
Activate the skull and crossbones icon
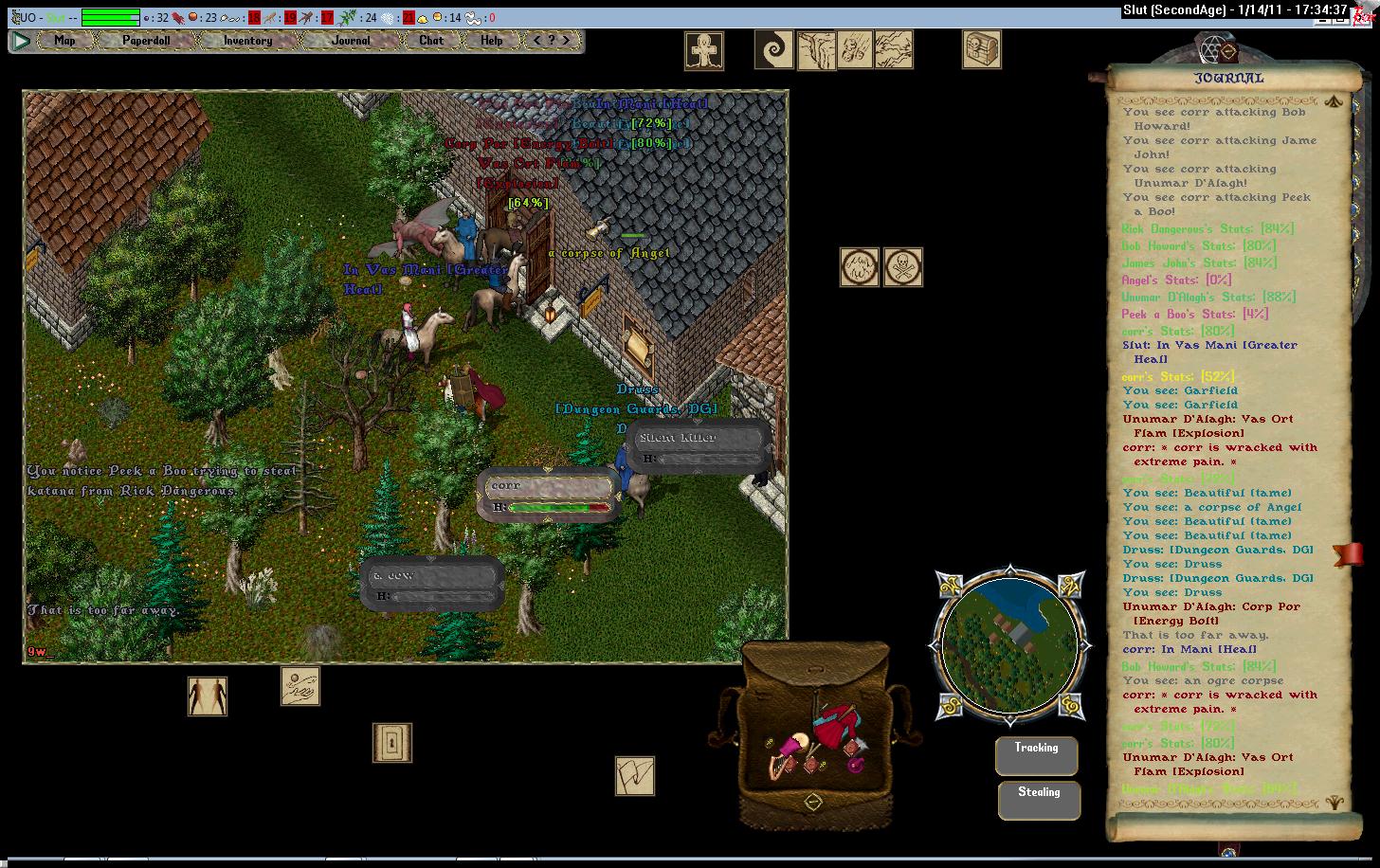pyautogui.click(x=902, y=267)
